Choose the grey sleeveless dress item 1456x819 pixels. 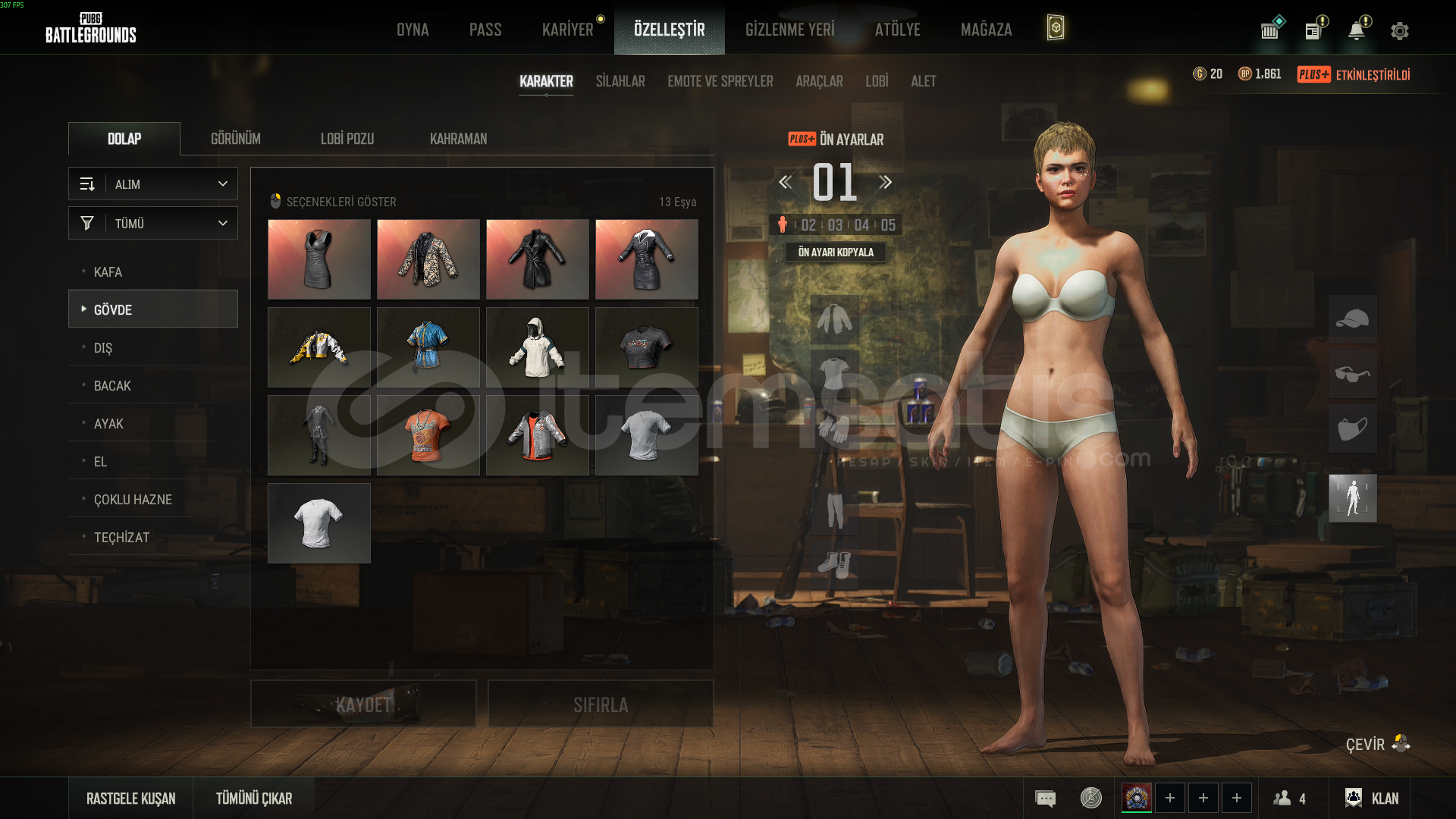click(318, 259)
